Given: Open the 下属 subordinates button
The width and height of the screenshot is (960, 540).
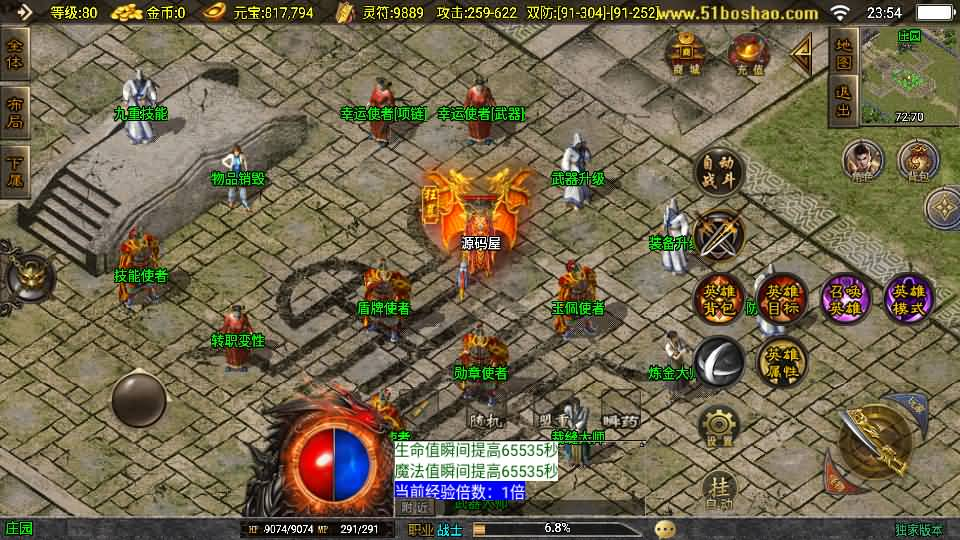Looking at the screenshot, I should (15, 171).
